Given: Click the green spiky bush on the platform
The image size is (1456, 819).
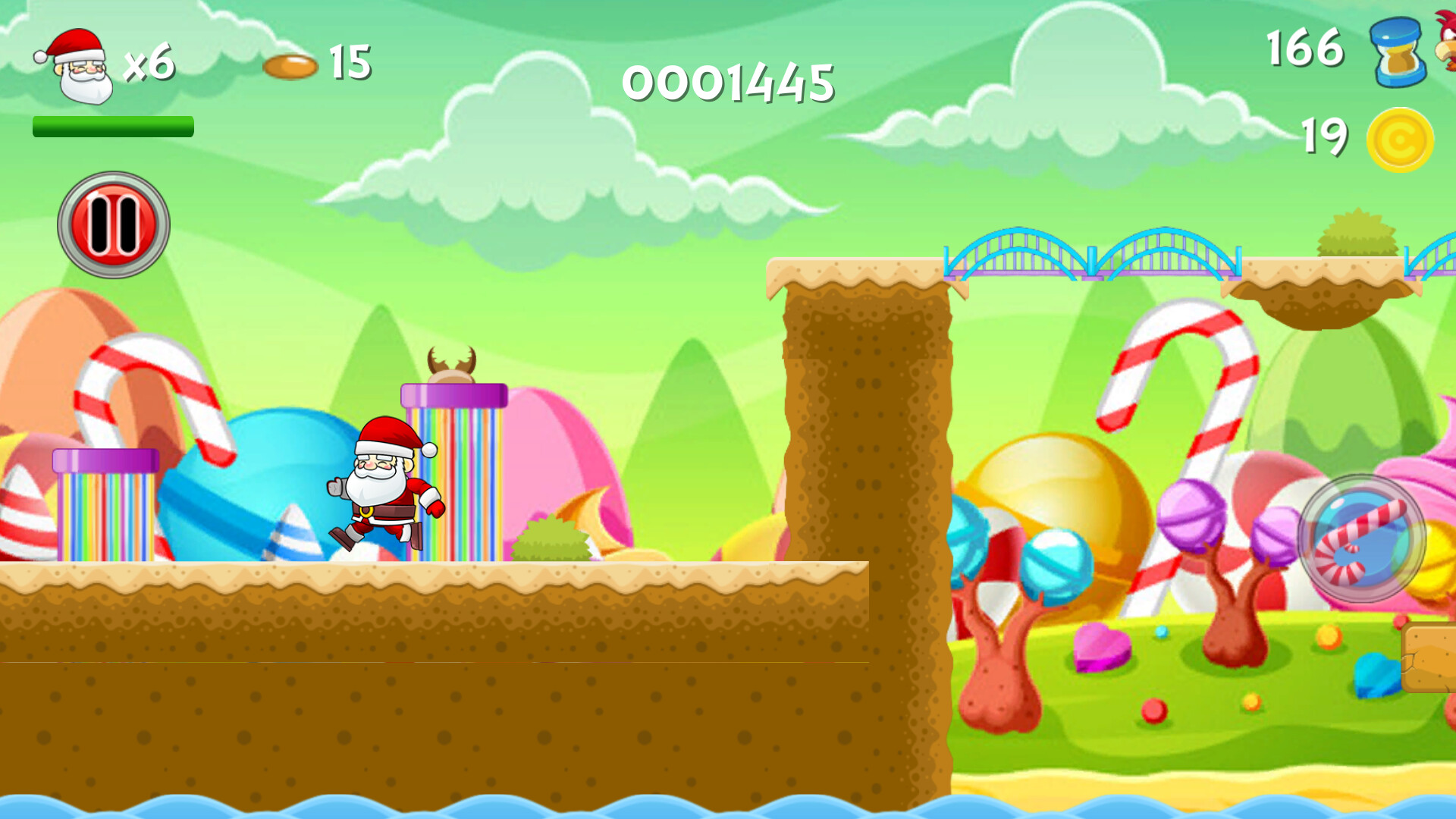Looking at the screenshot, I should coord(550,538).
